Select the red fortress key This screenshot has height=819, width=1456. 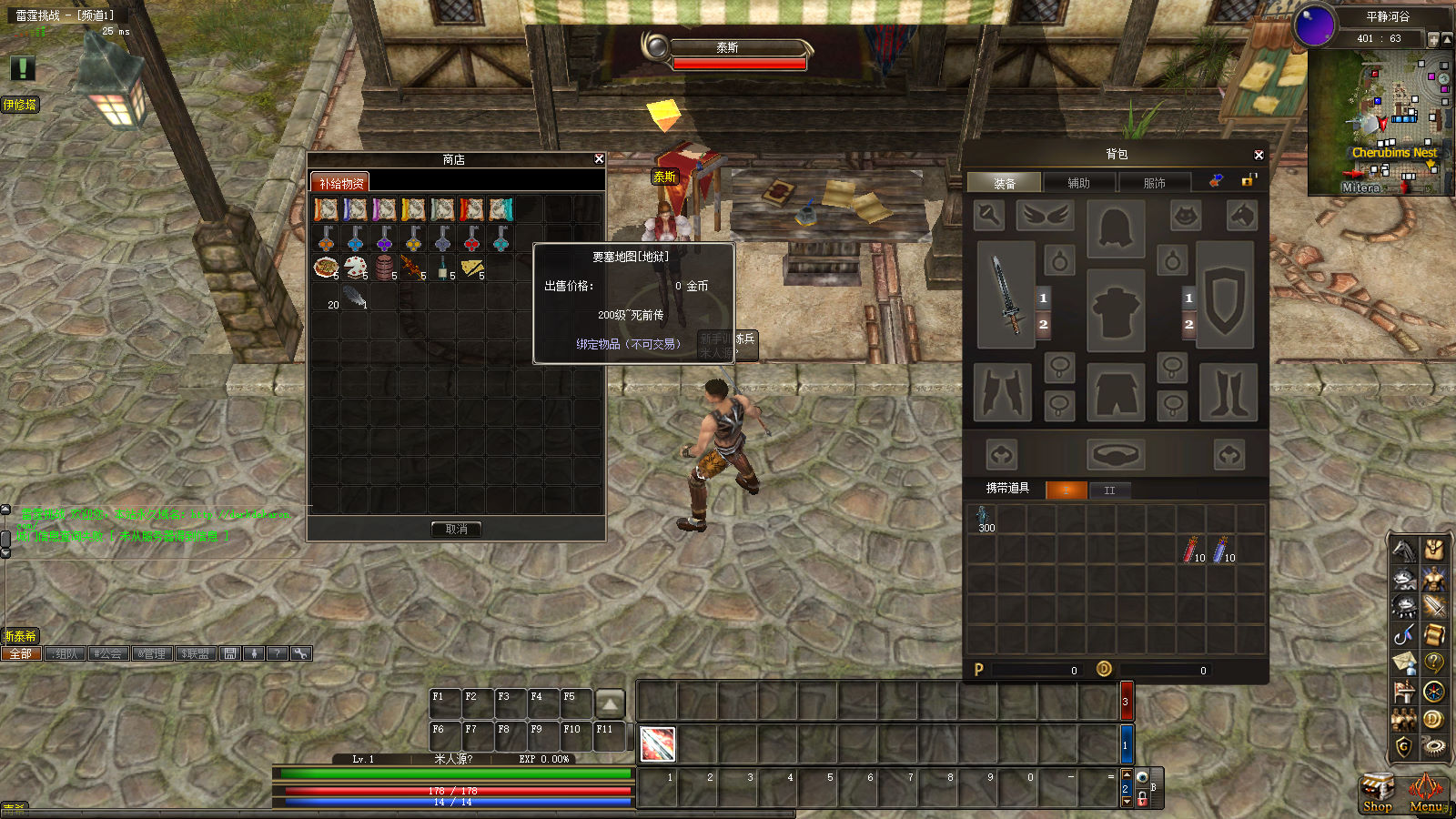(x=471, y=238)
